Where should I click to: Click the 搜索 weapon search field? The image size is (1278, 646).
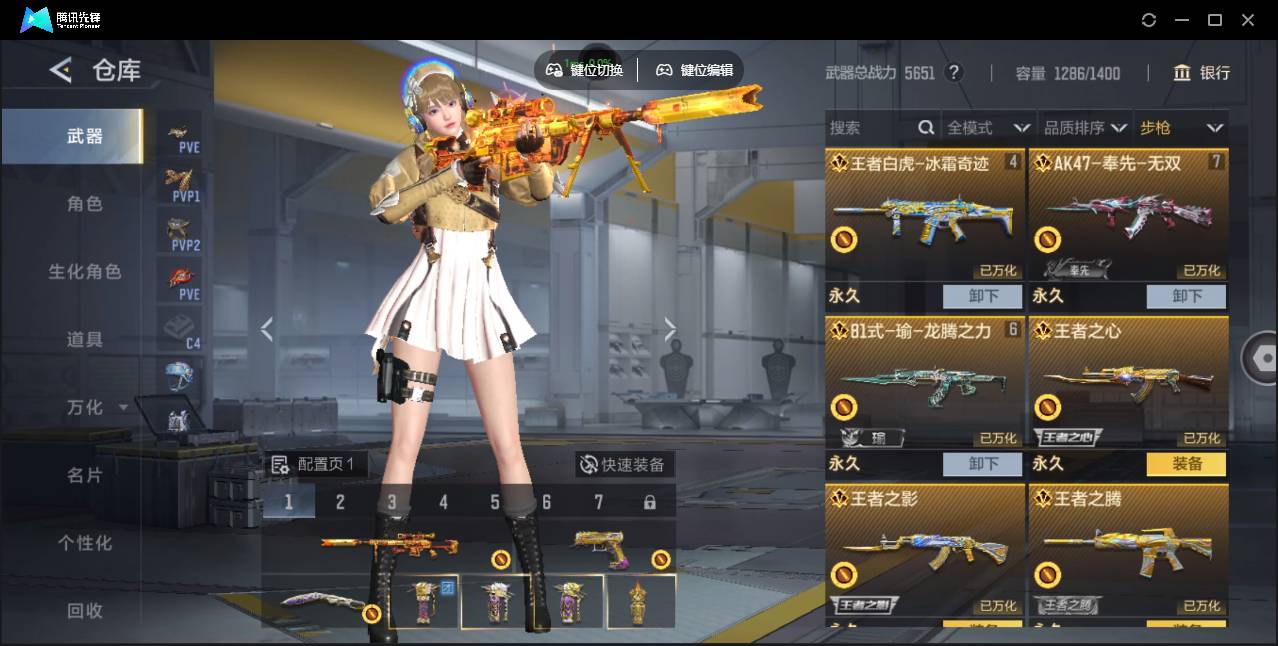click(872, 128)
